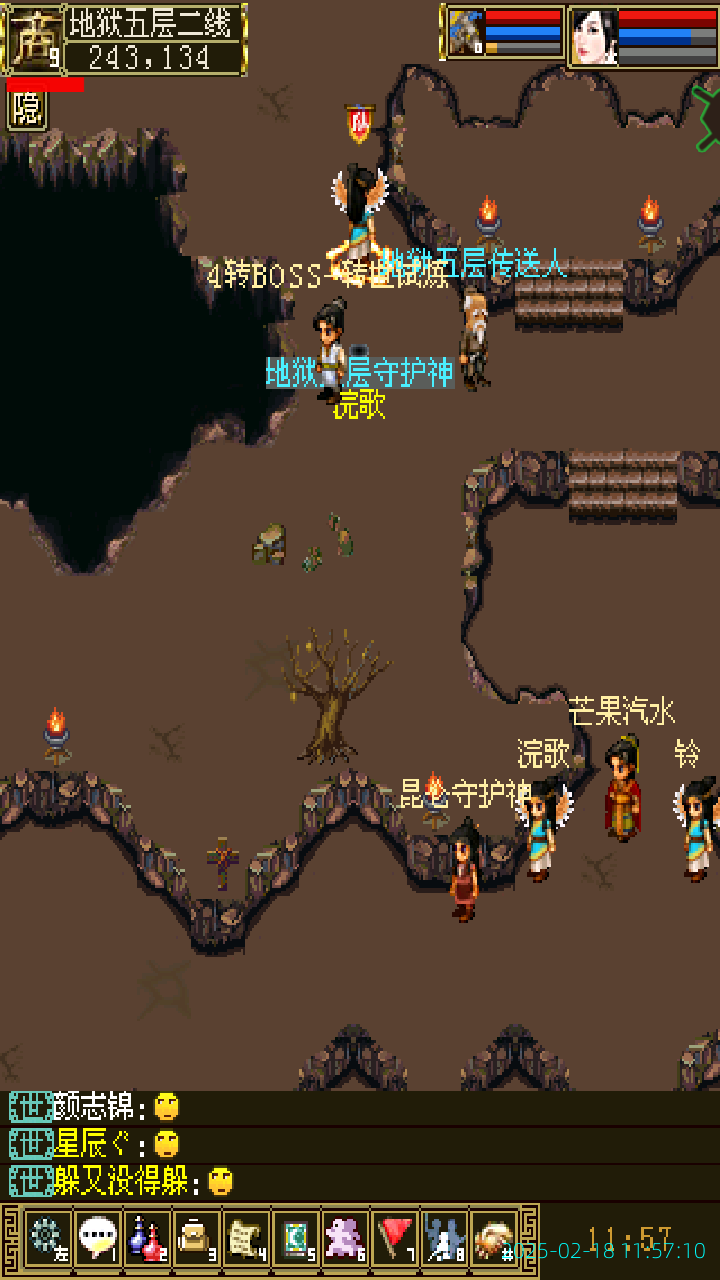Click the seashell horn shortcut

pos(494,1240)
